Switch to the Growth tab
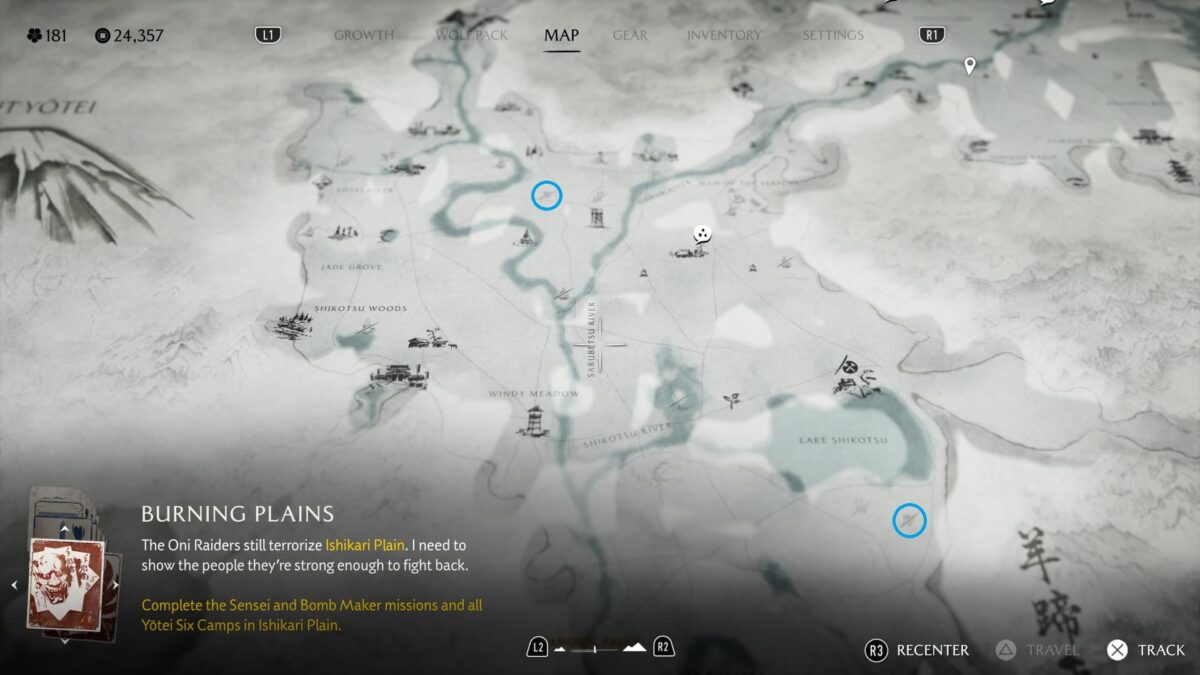Screen dimensions: 1200x675 pyautogui.click(x=363, y=35)
